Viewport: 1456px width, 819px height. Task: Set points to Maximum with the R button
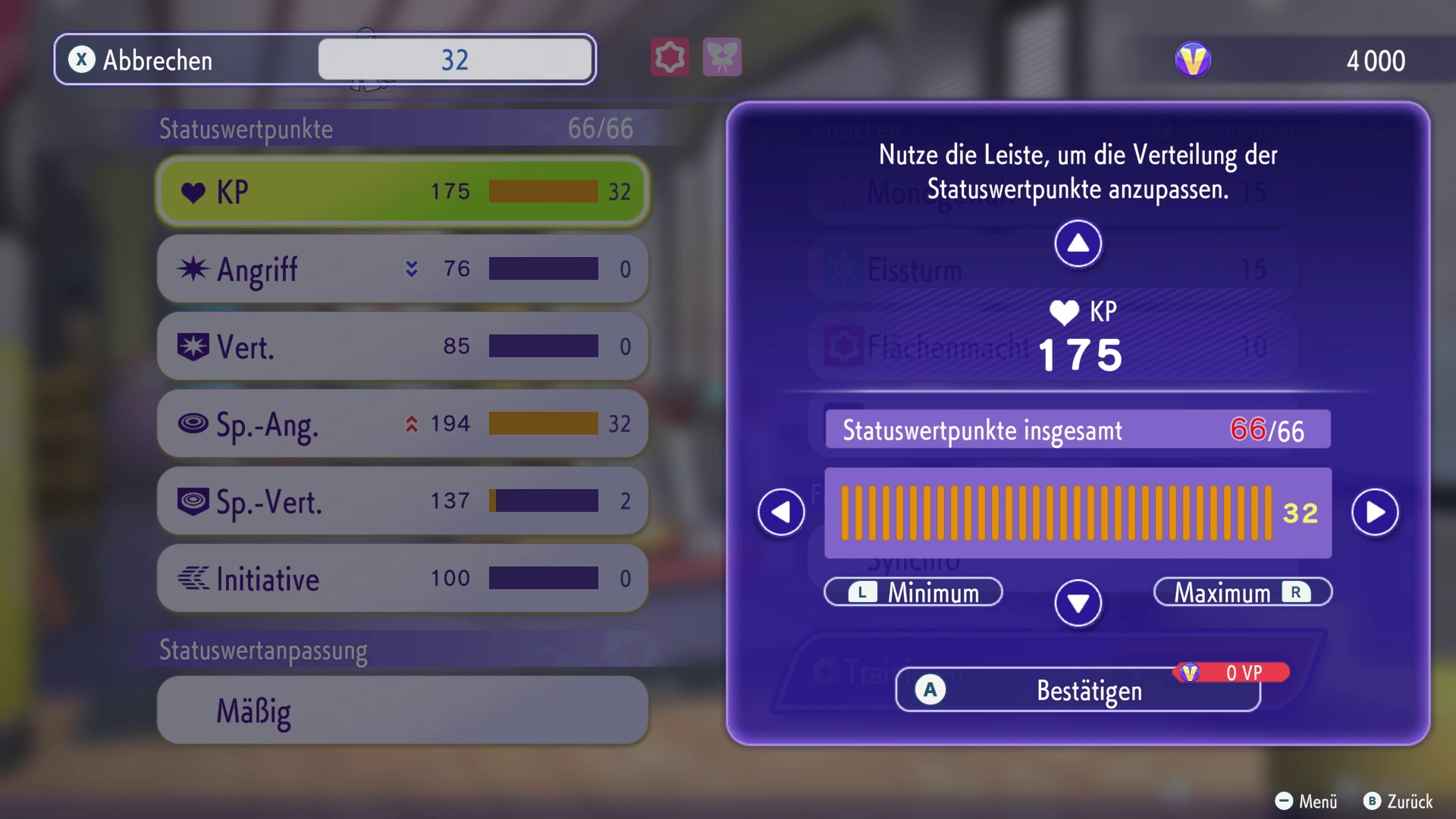[x=1241, y=593]
